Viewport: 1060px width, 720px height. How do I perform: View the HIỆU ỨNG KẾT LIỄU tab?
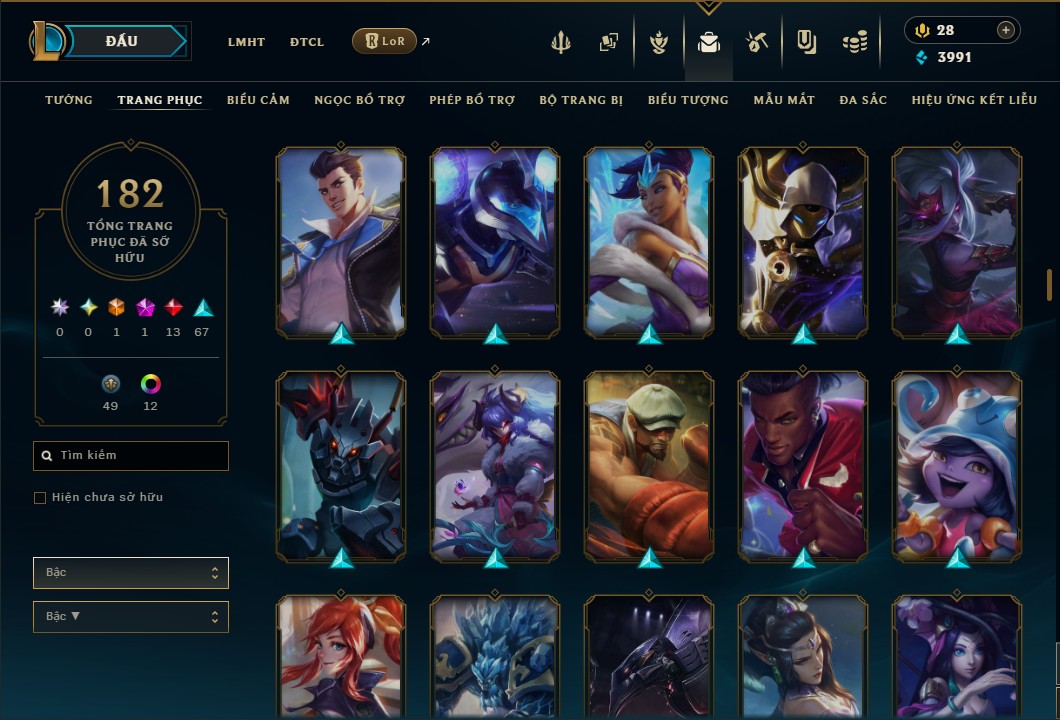point(974,100)
